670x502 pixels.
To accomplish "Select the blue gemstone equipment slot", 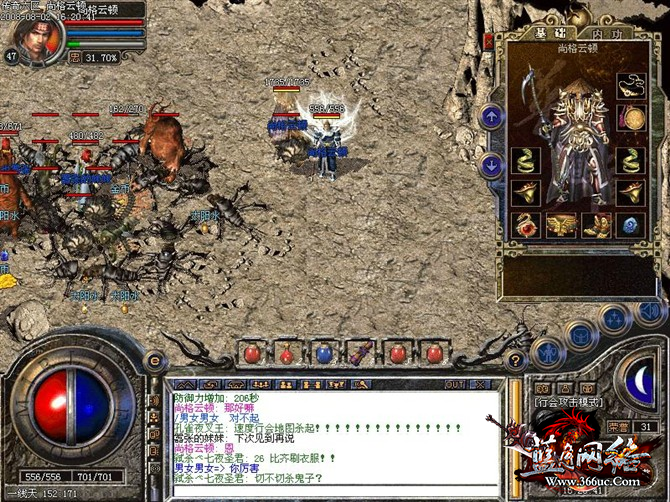I will tap(631, 225).
